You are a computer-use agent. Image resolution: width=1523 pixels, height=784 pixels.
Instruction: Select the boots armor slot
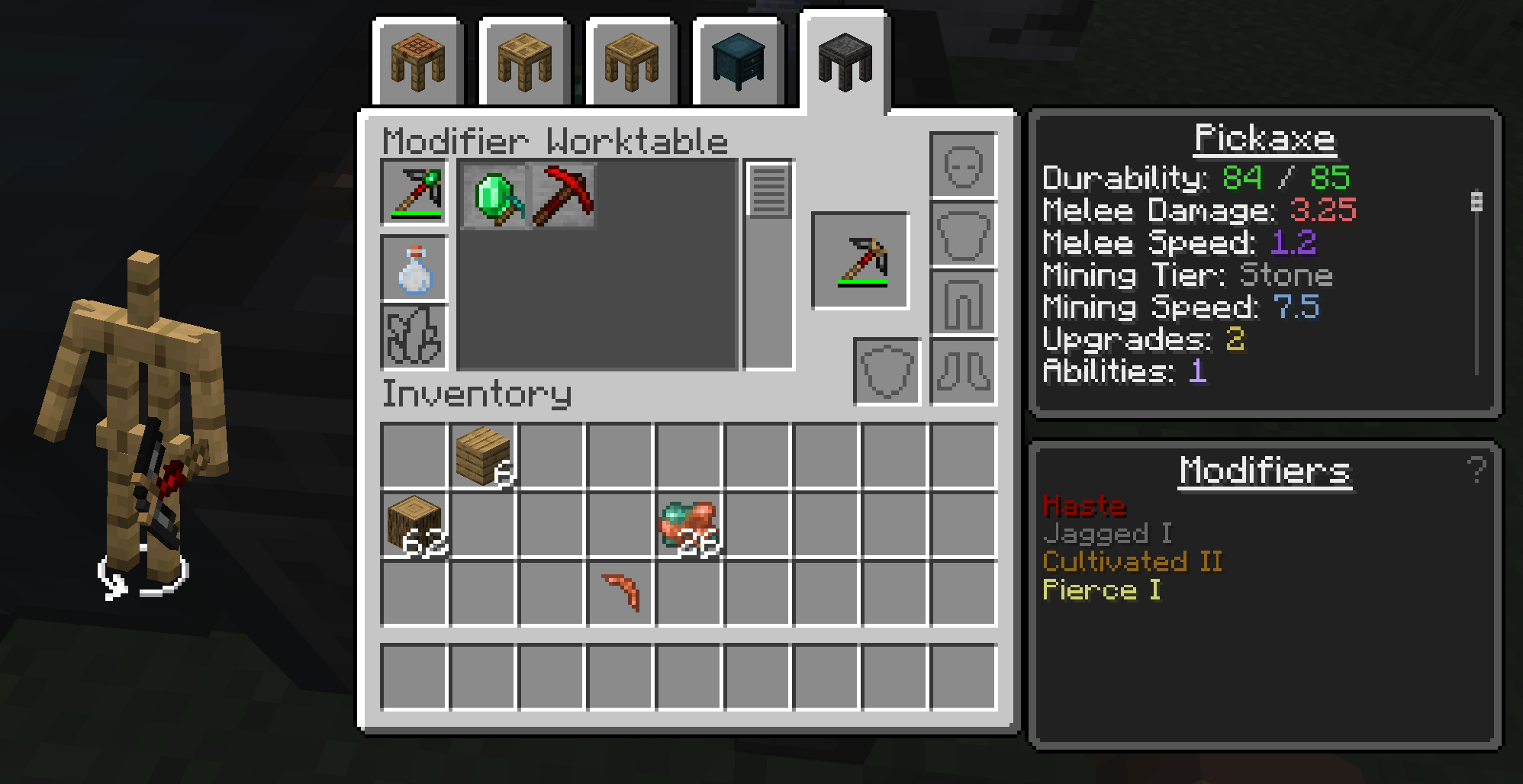click(x=963, y=371)
